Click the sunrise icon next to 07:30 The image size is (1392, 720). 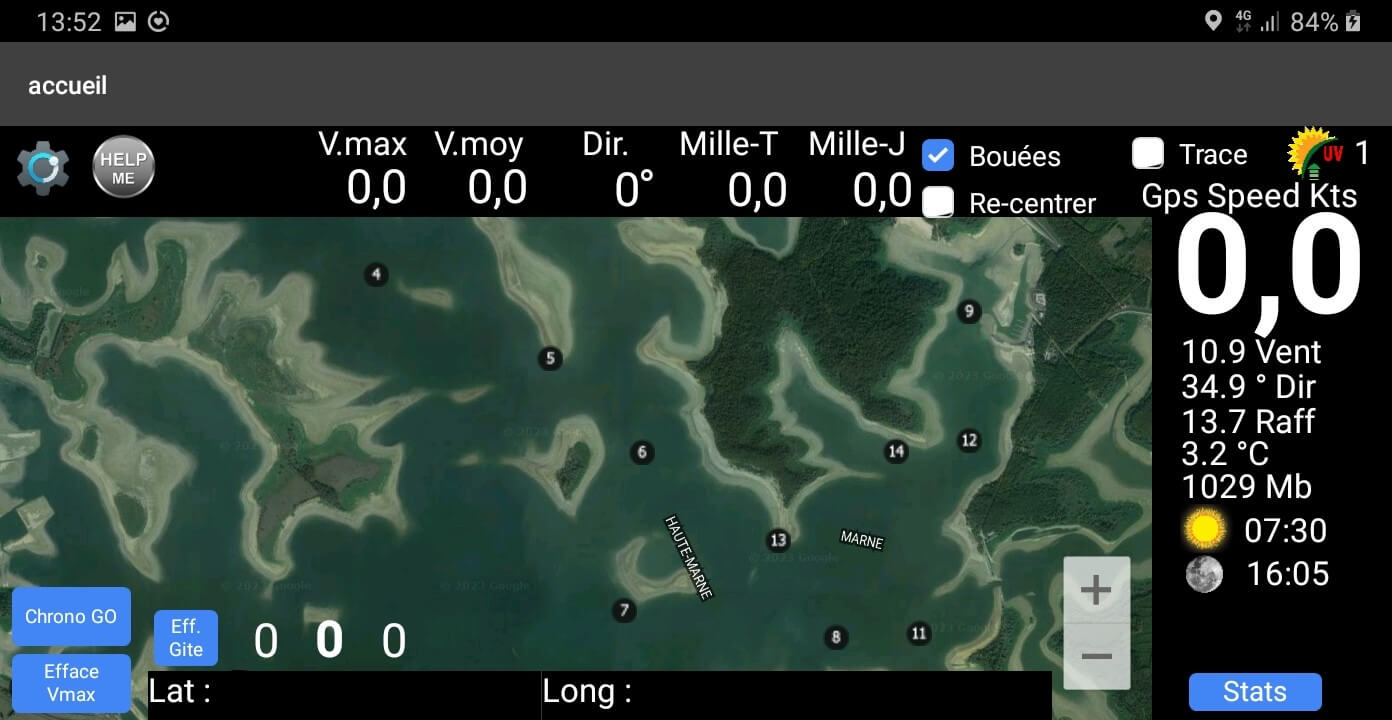1204,529
